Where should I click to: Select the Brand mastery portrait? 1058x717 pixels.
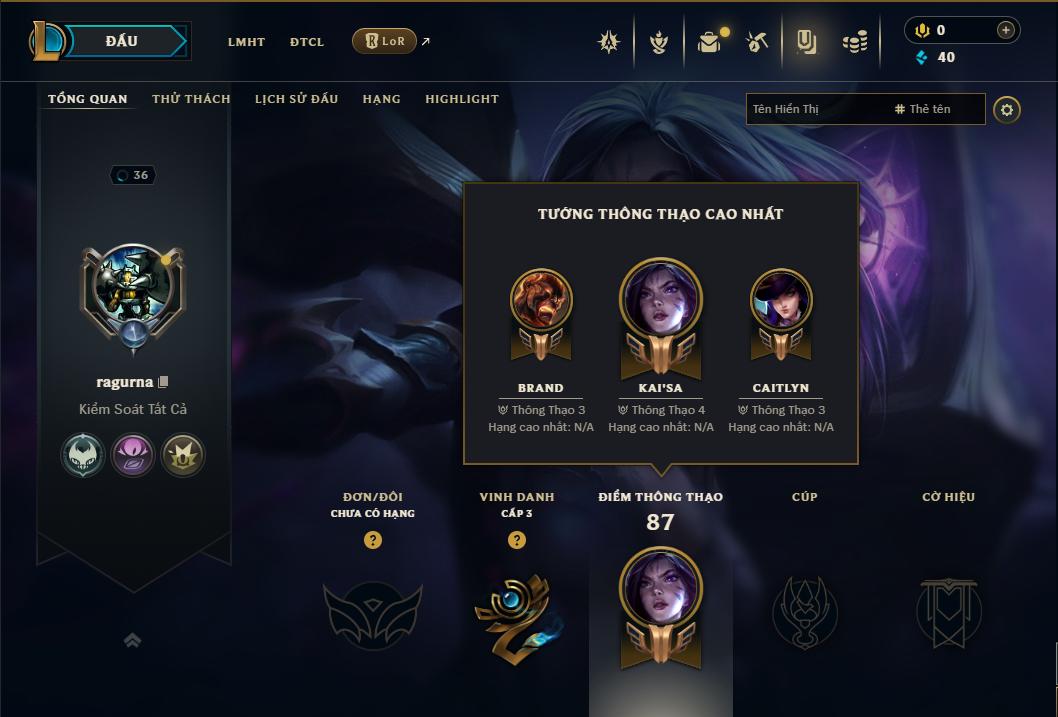(x=541, y=300)
